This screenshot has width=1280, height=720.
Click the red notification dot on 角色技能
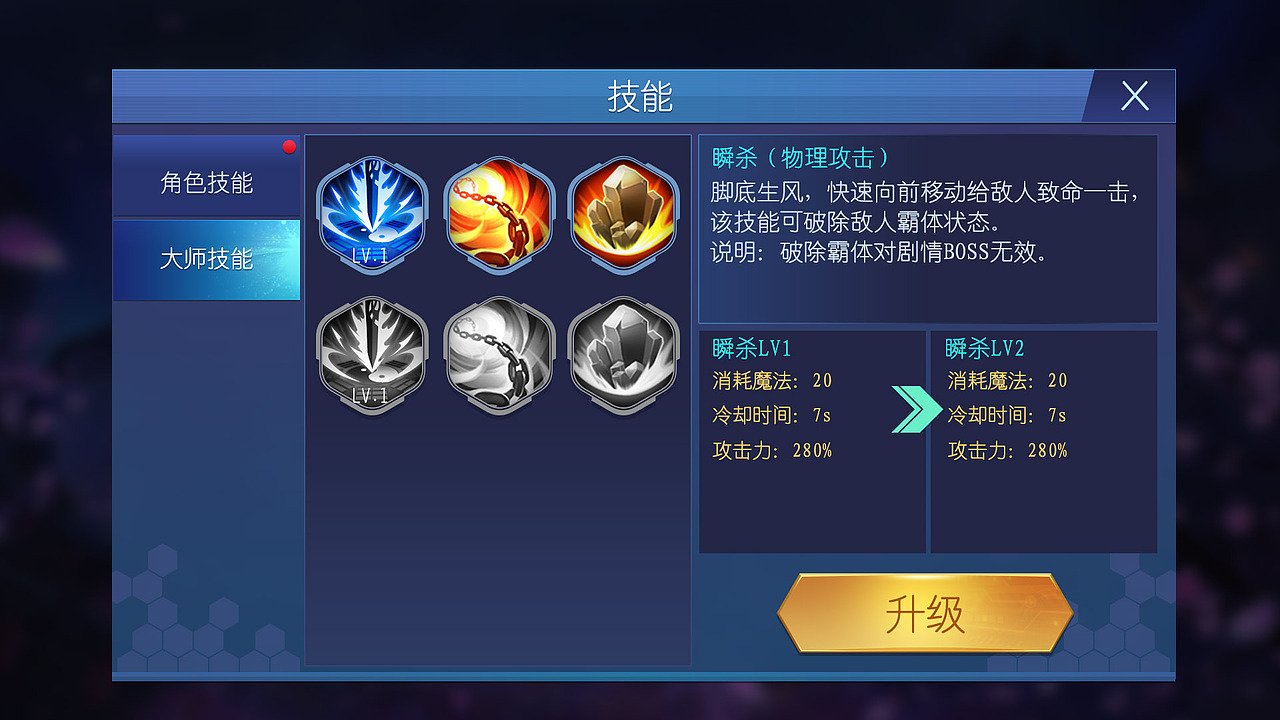289,146
